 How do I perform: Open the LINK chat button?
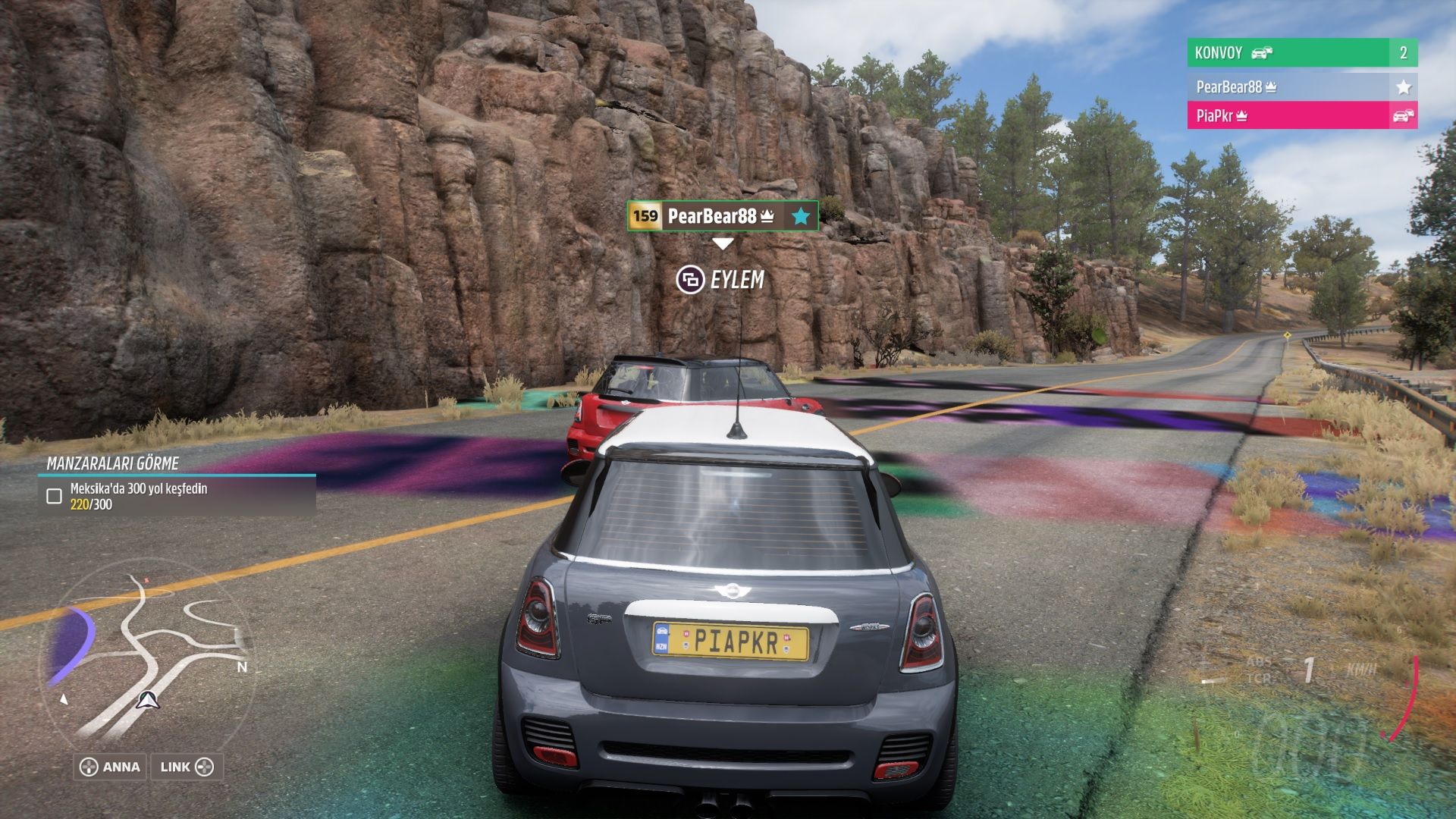[187, 767]
